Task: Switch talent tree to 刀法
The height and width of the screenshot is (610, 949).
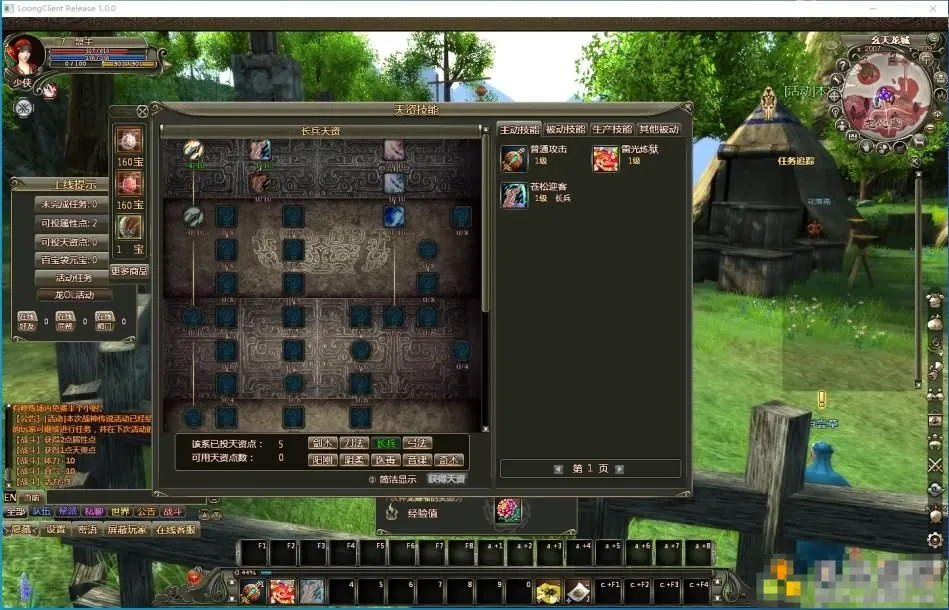Action: click(355, 442)
